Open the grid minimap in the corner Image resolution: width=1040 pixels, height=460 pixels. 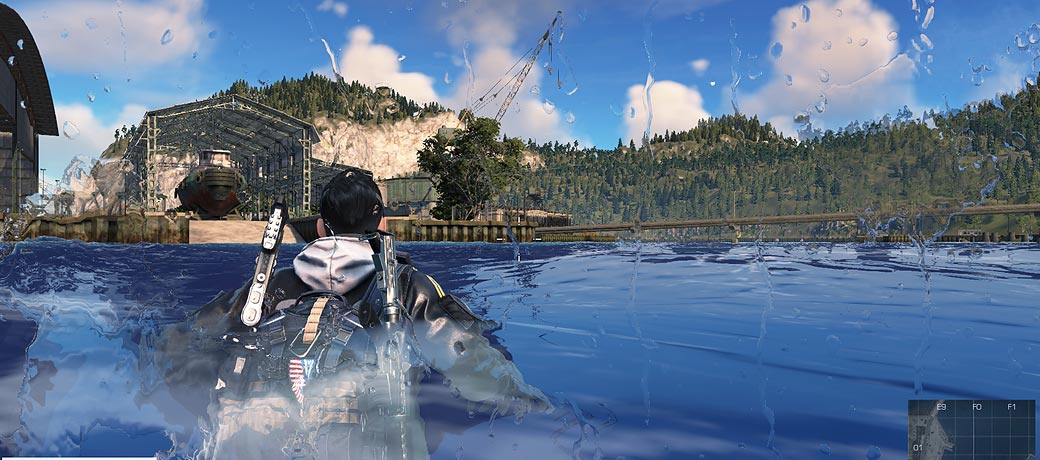pyautogui.click(x=971, y=429)
